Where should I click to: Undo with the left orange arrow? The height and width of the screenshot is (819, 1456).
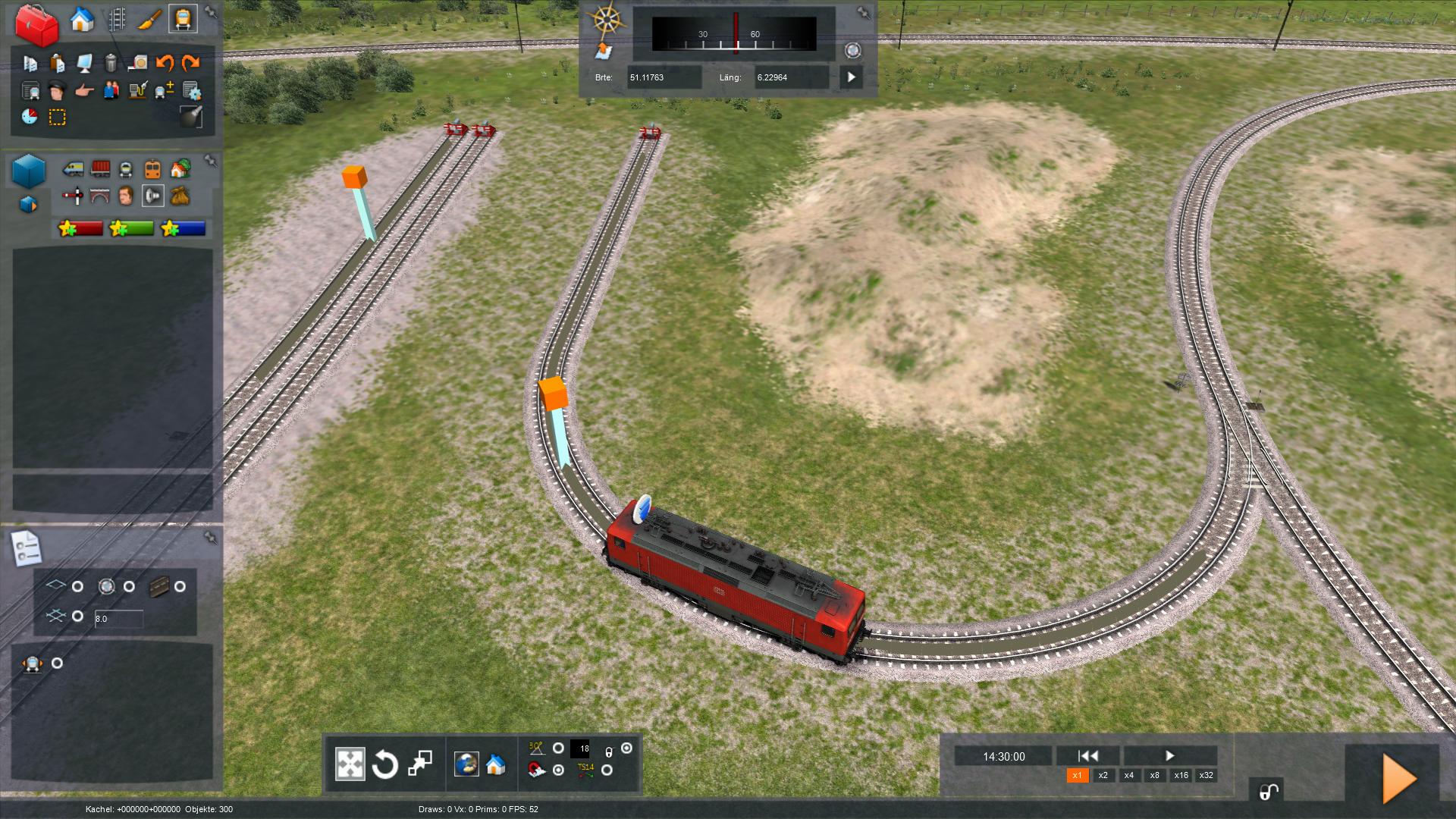pos(165,63)
